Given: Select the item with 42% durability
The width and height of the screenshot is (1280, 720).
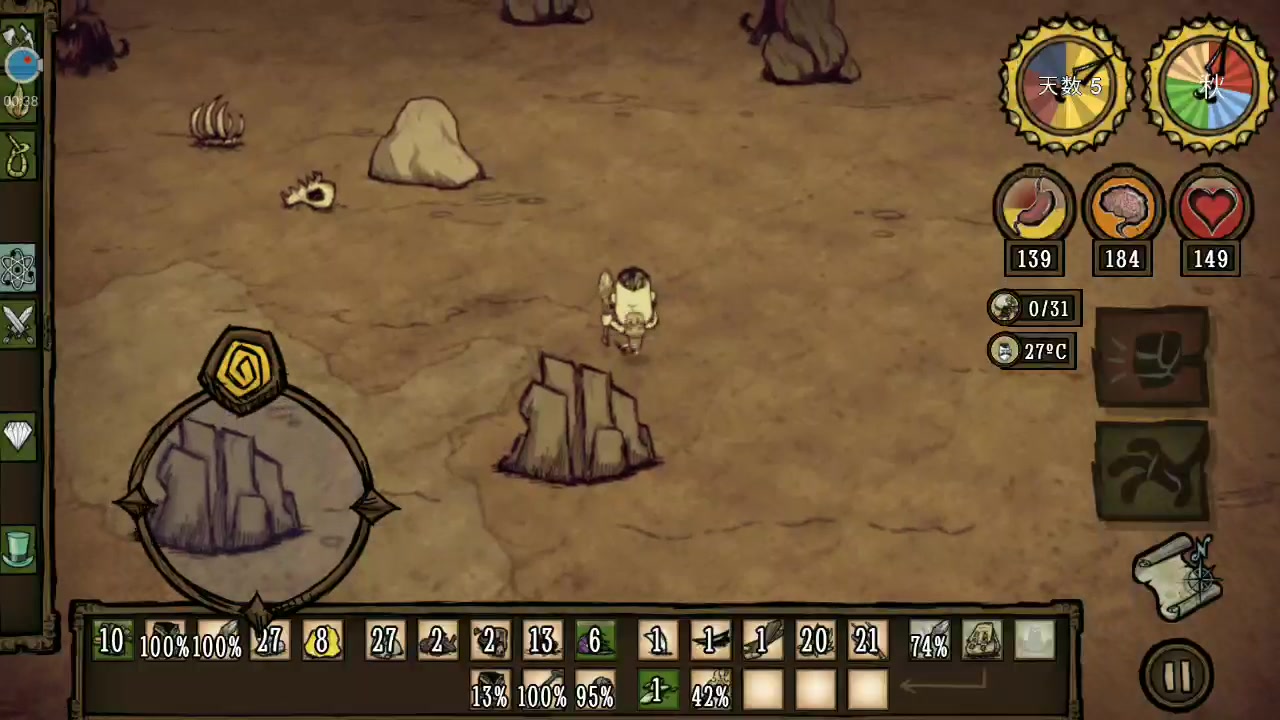Looking at the screenshot, I should [x=710, y=692].
